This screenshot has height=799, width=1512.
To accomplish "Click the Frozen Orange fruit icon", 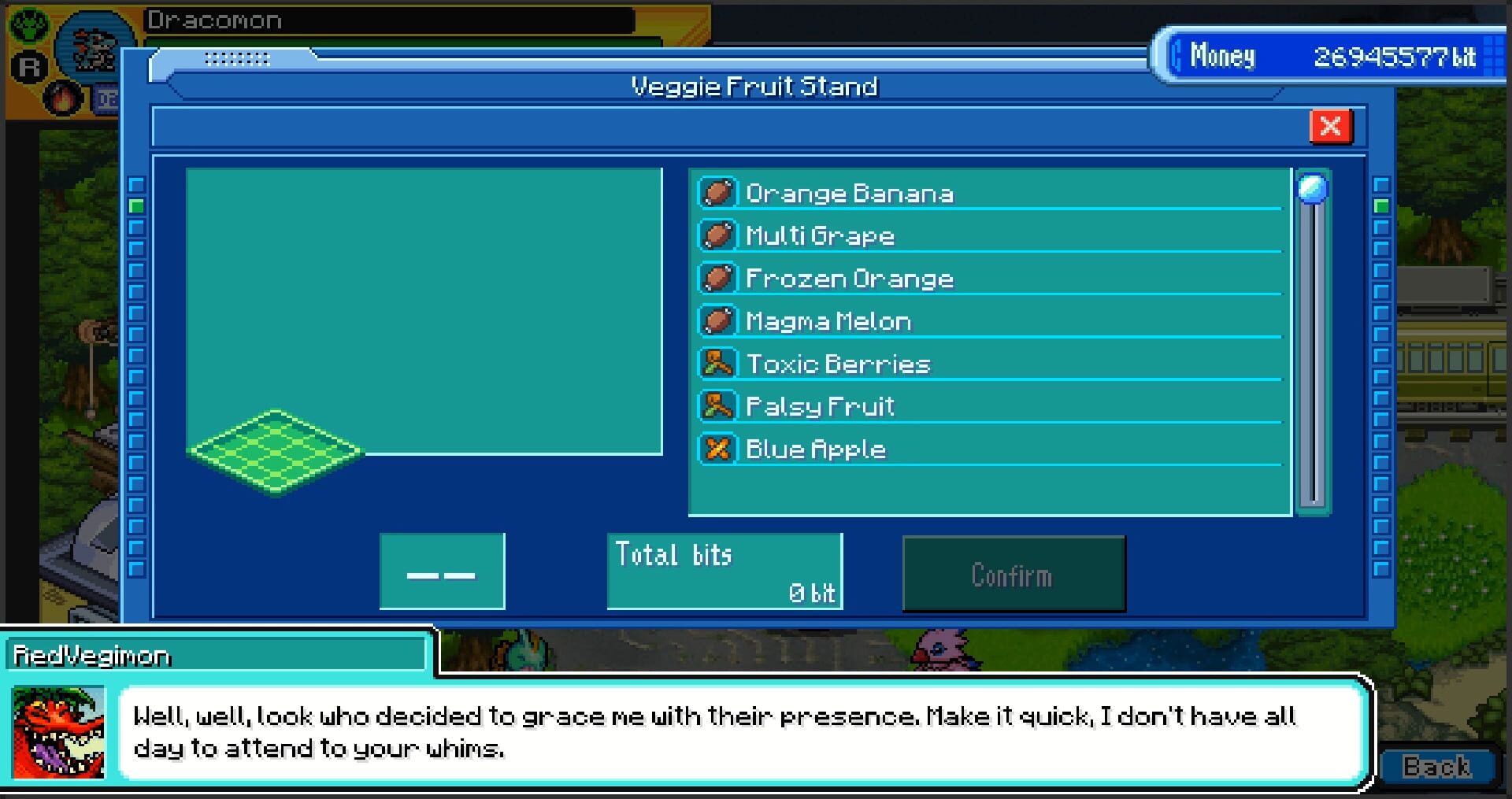I will click(718, 277).
